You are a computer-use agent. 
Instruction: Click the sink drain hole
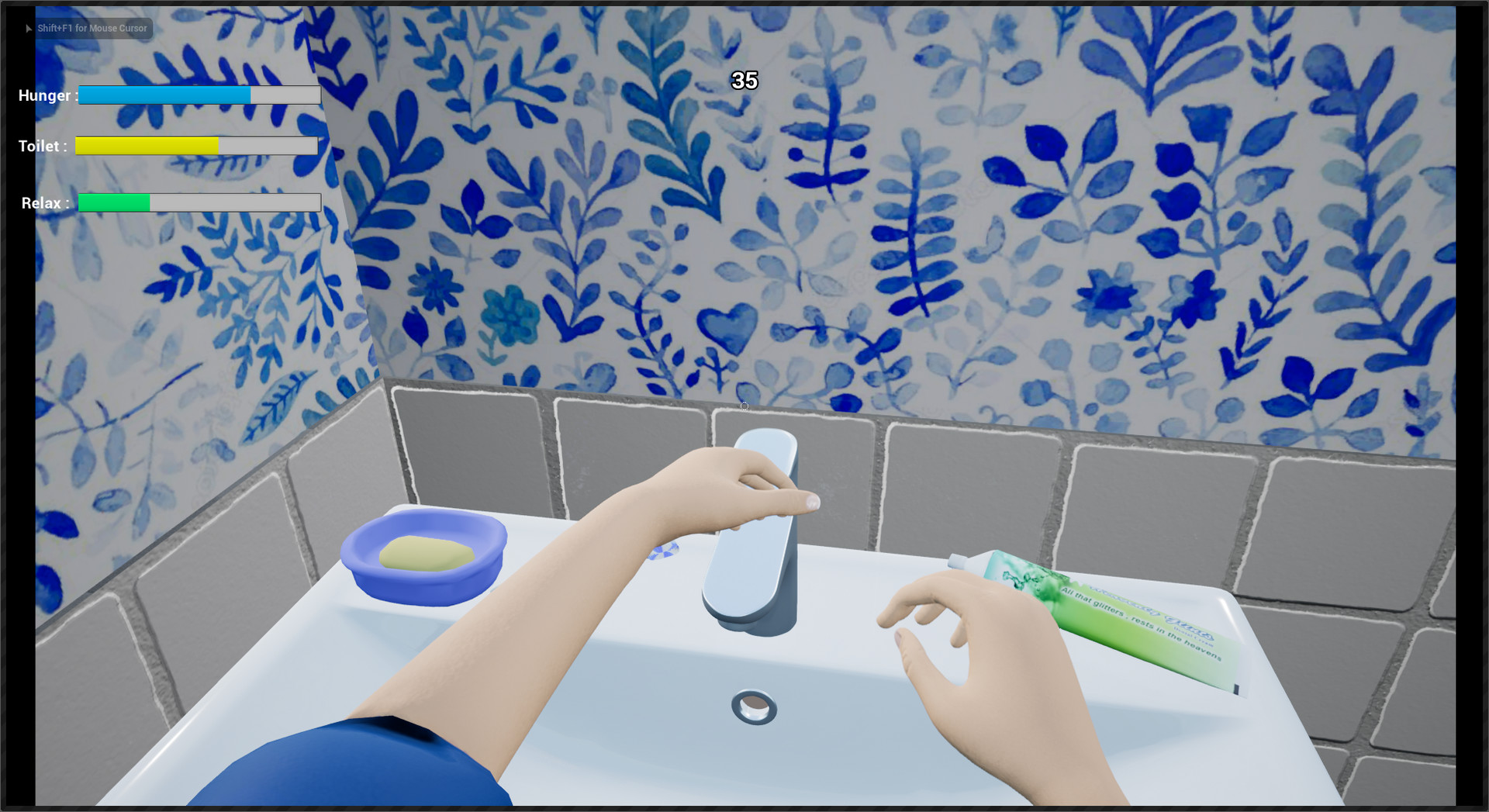click(x=753, y=708)
